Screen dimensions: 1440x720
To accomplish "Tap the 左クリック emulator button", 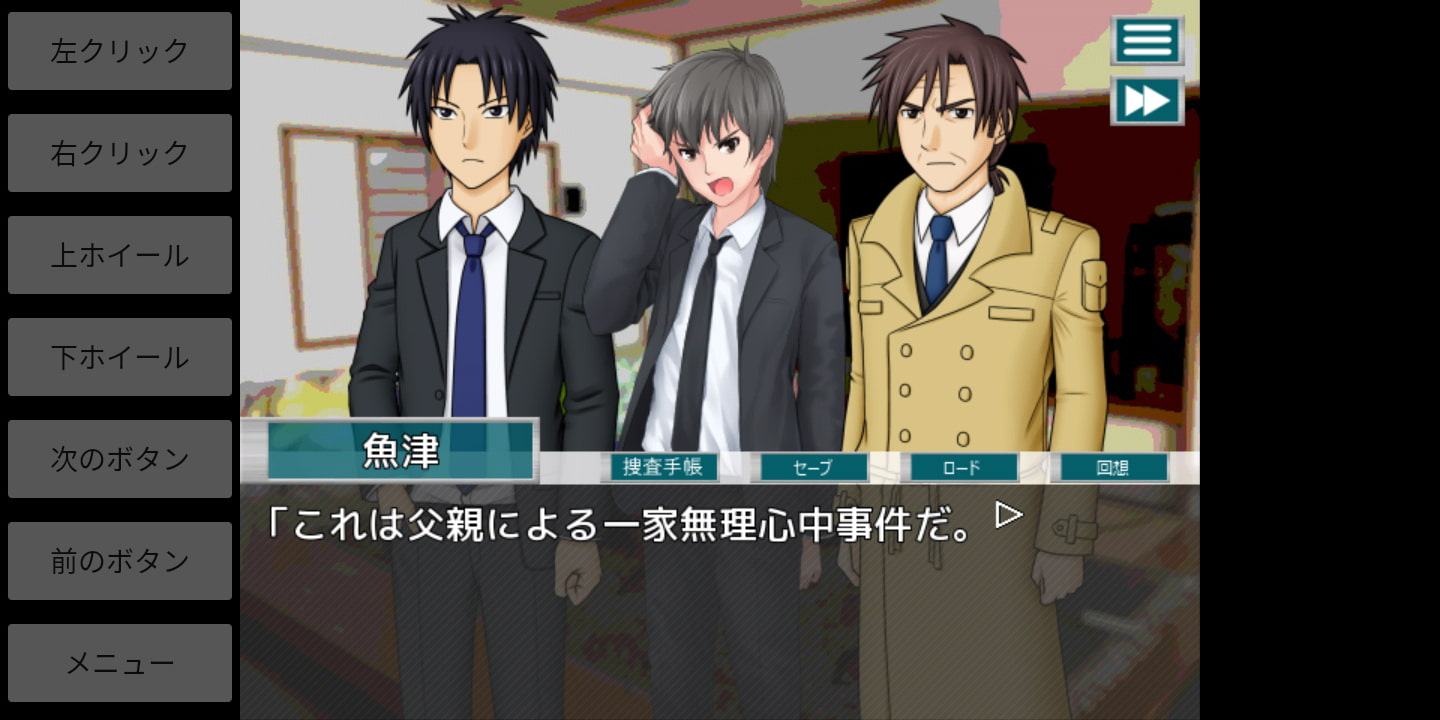I will click(x=120, y=51).
